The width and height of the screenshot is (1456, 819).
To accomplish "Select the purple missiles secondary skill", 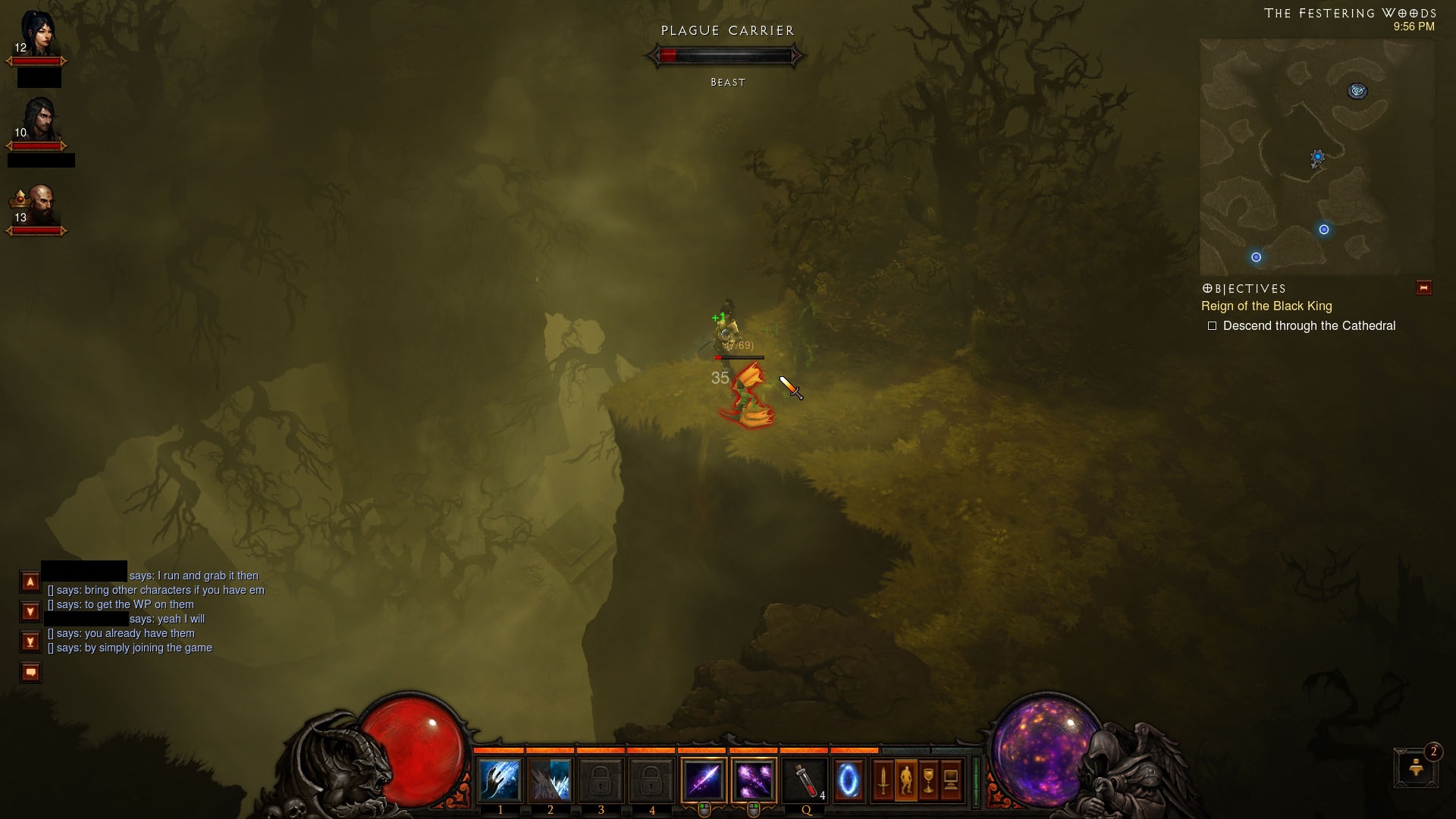I will tap(754, 780).
